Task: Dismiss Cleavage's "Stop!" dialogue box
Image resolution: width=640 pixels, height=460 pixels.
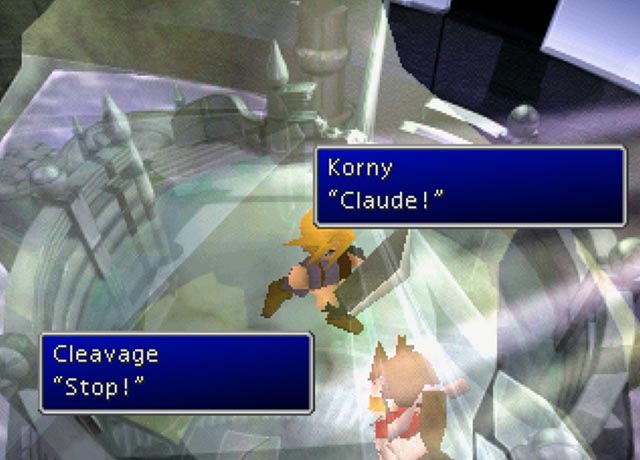Action: point(176,372)
